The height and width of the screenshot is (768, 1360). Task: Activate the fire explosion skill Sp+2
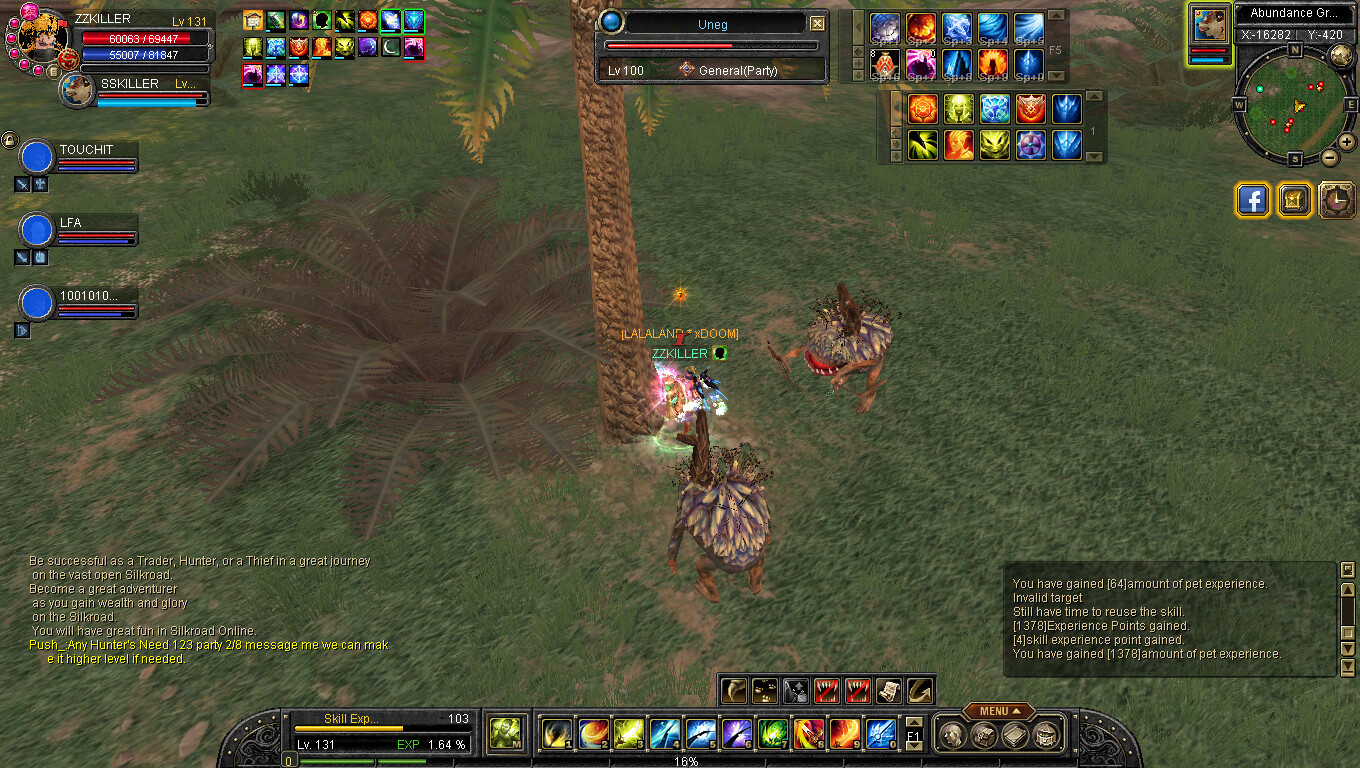click(x=920, y=28)
